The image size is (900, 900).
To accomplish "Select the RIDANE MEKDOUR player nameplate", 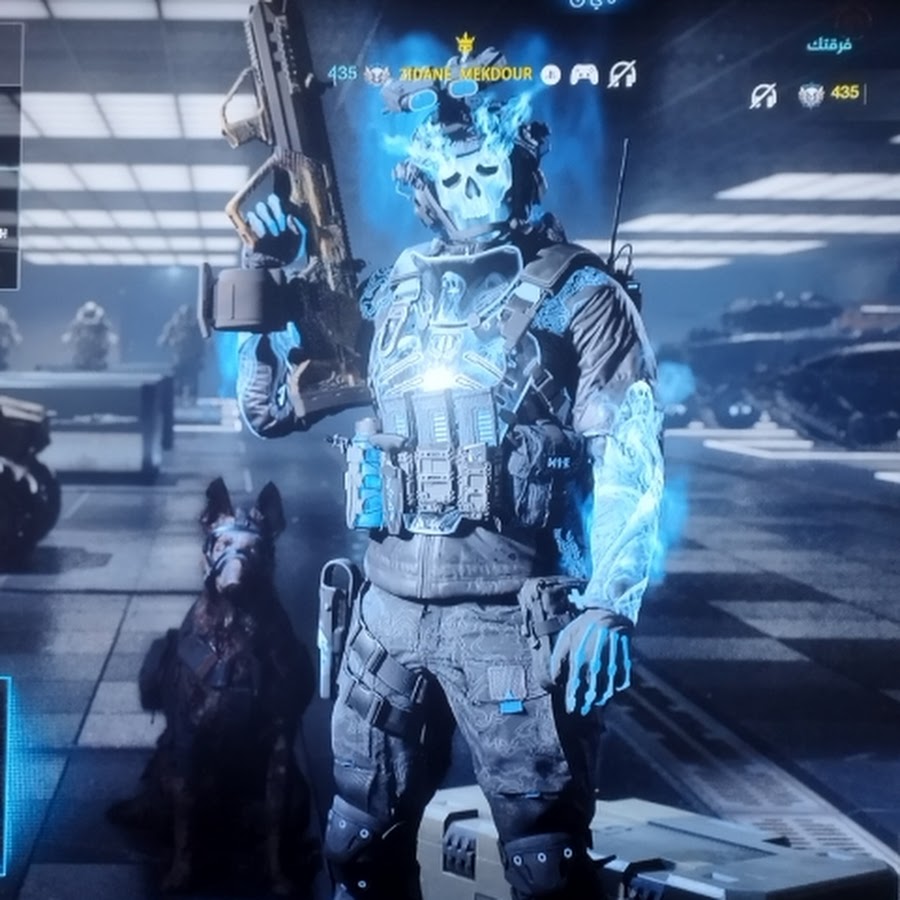I will tap(466, 74).
